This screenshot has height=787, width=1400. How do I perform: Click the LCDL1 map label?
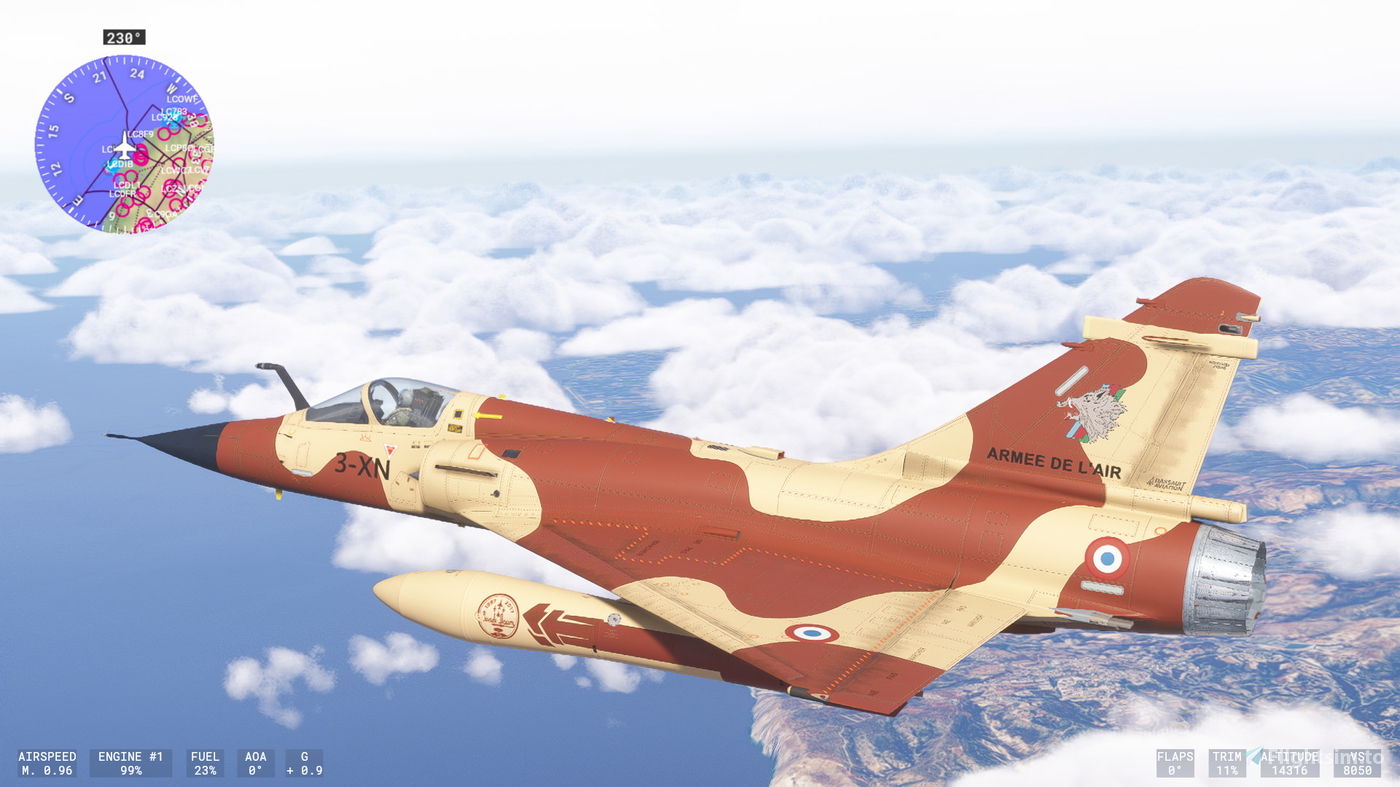coord(125,186)
